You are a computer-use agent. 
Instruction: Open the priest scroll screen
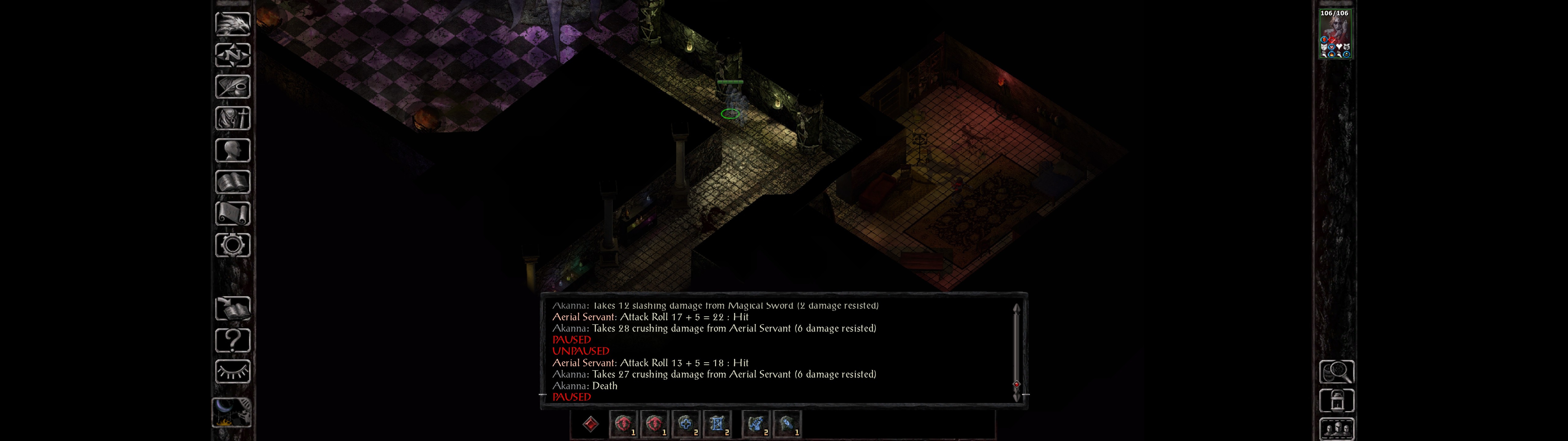pyautogui.click(x=232, y=213)
